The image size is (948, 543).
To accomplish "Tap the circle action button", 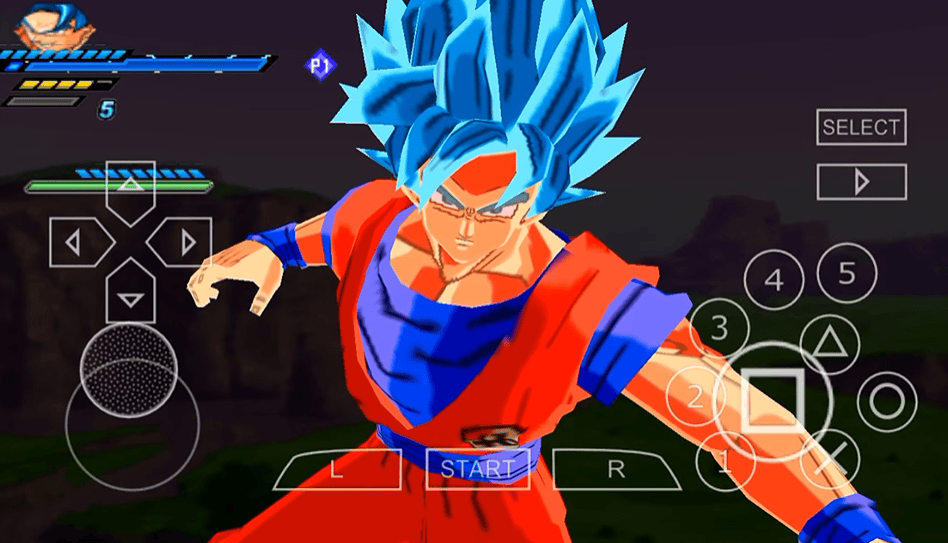I will tap(885, 401).
